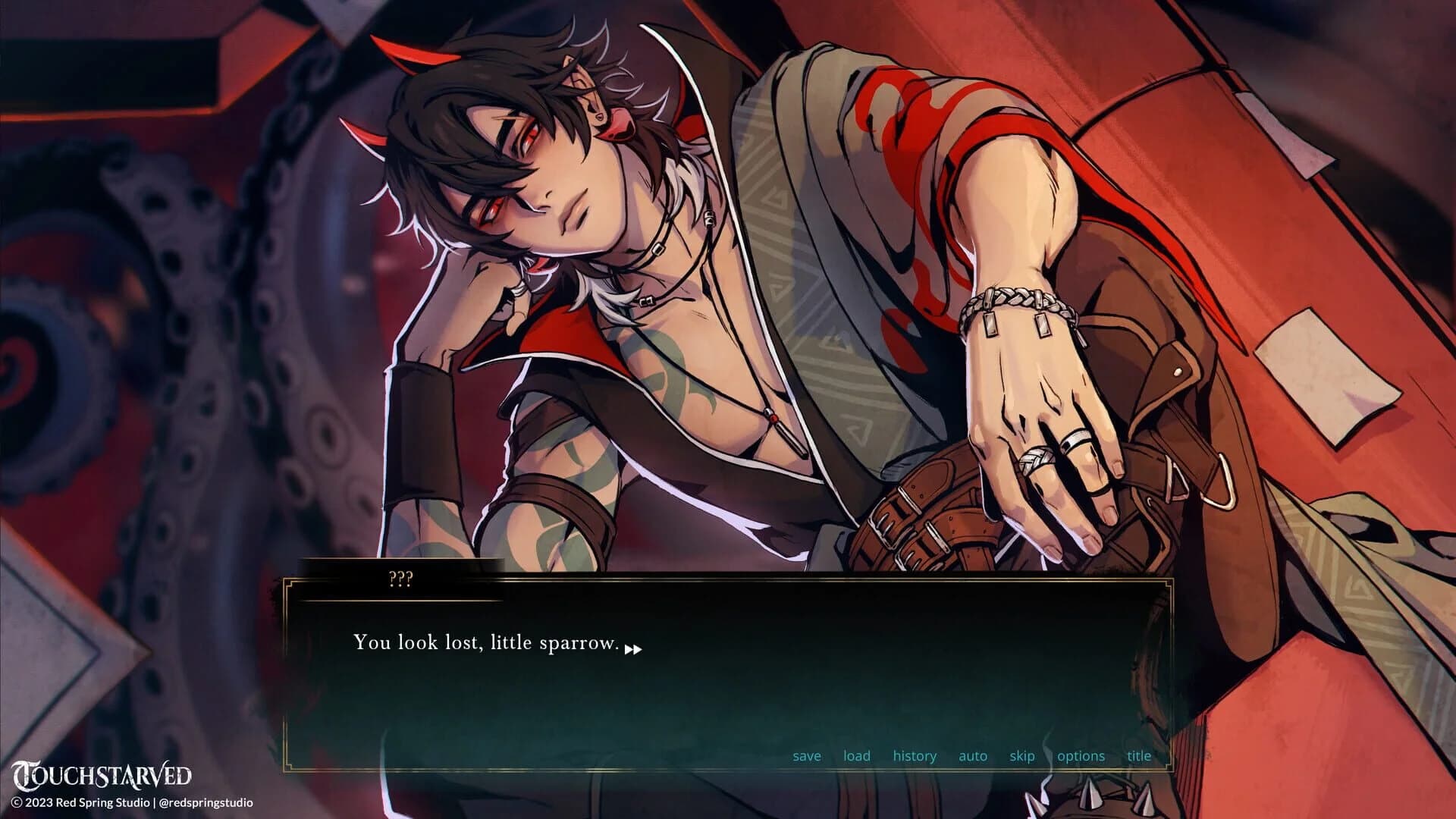Toggle skip mode on
This screenshot has height=819, width=1456.
click(x=1021, y=756)
